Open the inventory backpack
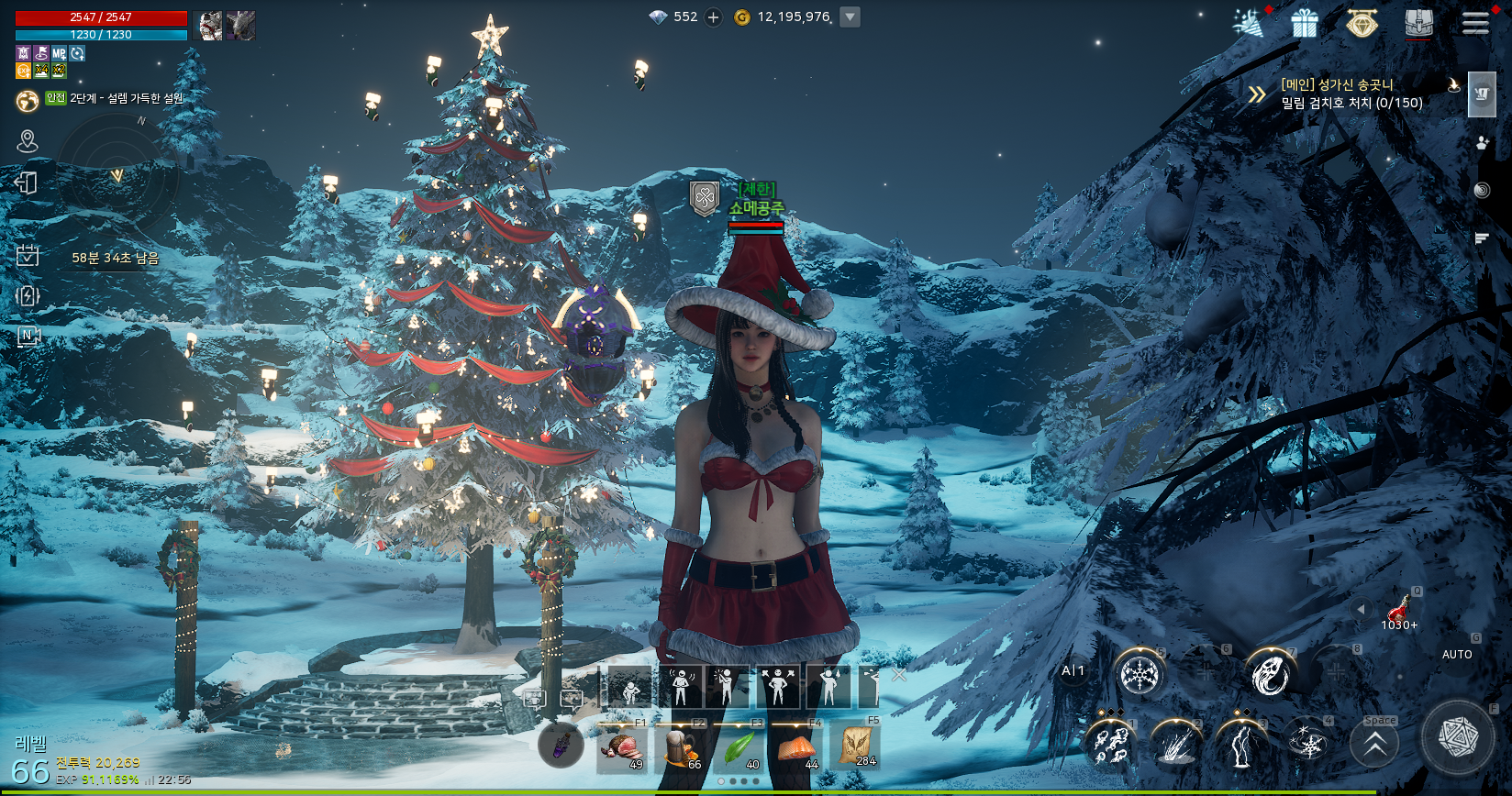The image size is (1512, 796). (x=1418, y=23)
